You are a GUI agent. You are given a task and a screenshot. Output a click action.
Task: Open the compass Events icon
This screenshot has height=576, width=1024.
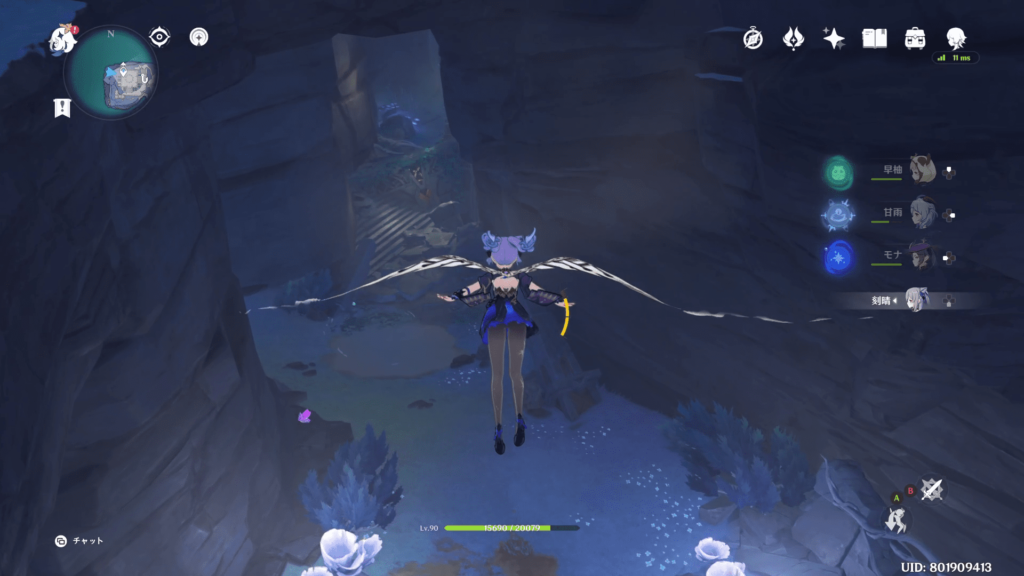tap(753, 38)
